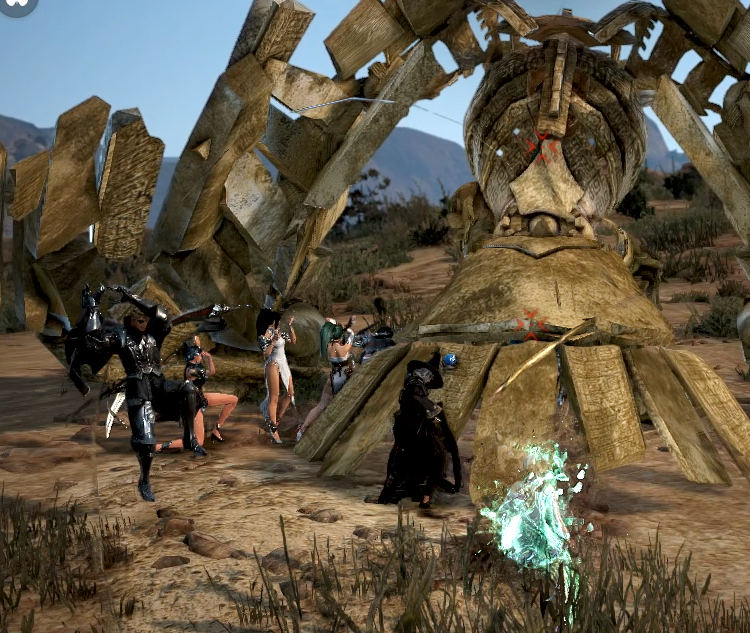Click the gray circular overlay icon
Viewport: 750px width, 633px height.
tap(17, 5)
